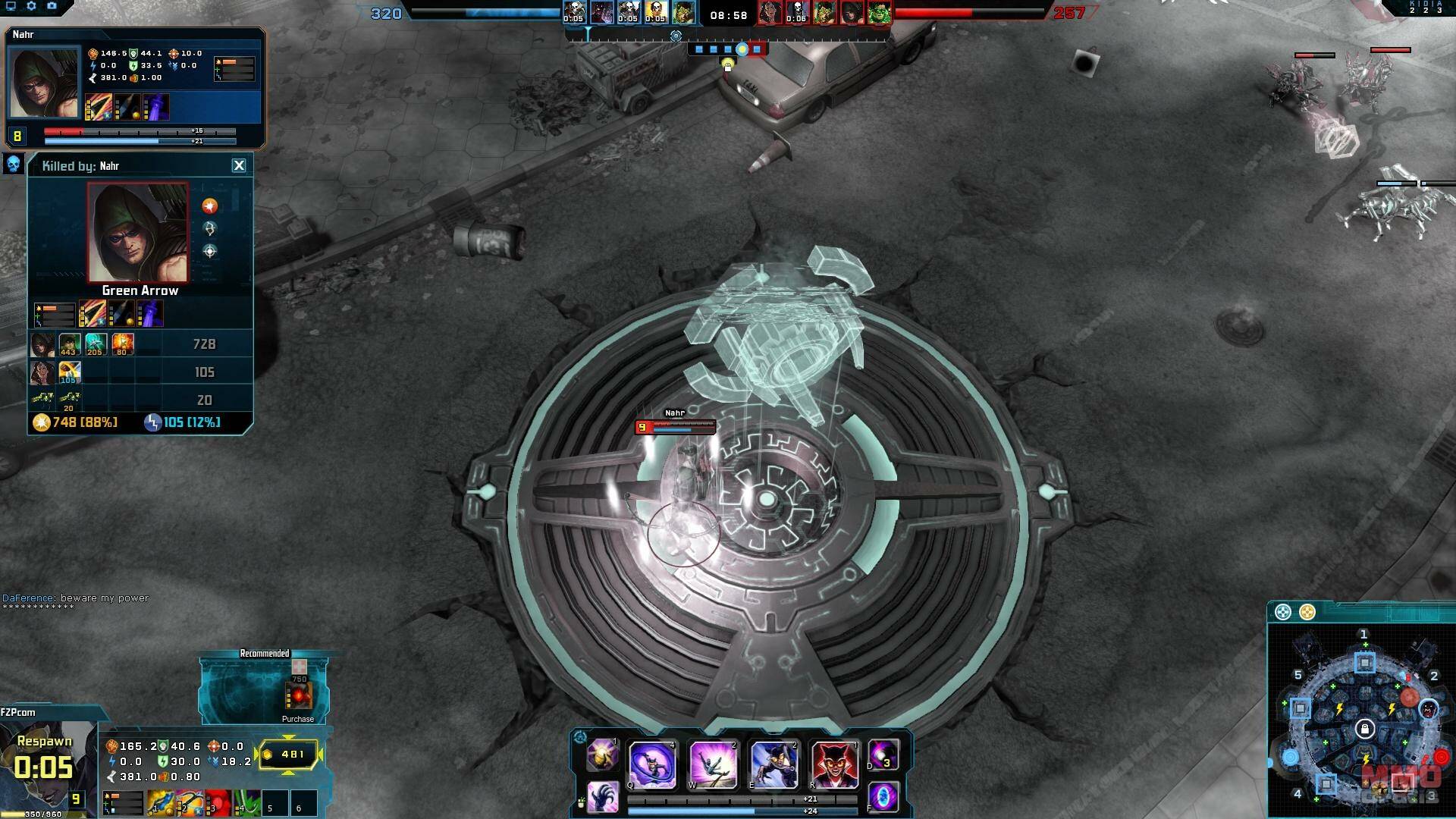The width and height of the screenshot is (1456, 819).
Task: Activate the Q whip spin ability
Action: pyautogui.click(x=653, y=764)
